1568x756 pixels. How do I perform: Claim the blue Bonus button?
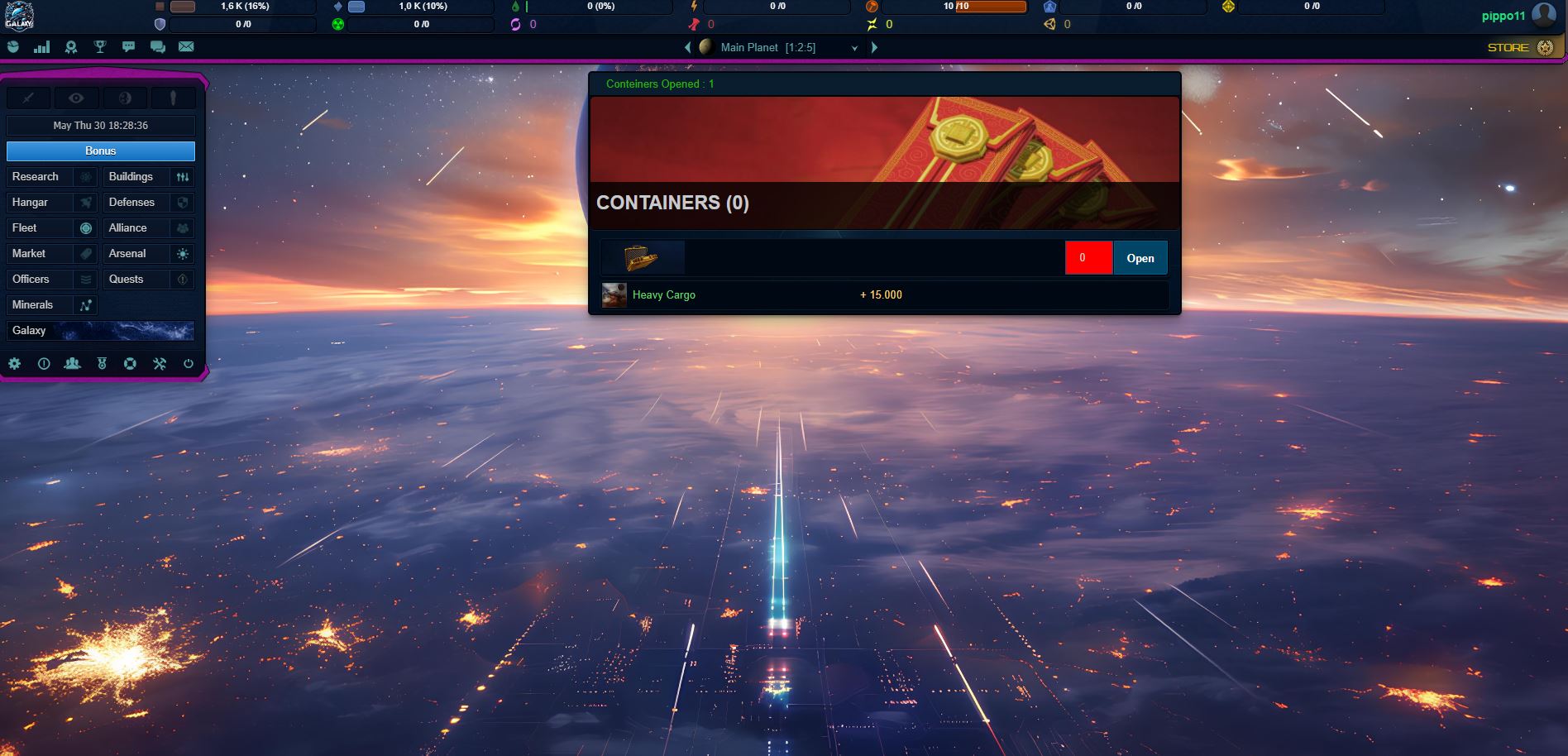click(x=101, y=151)
